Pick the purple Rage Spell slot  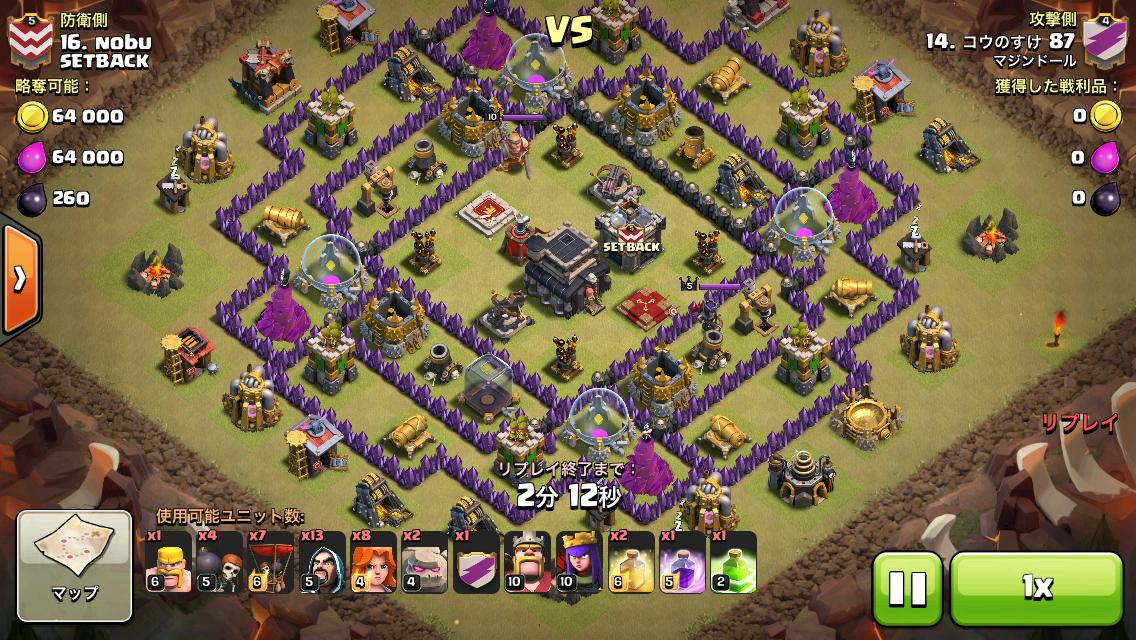pos(681,561)
